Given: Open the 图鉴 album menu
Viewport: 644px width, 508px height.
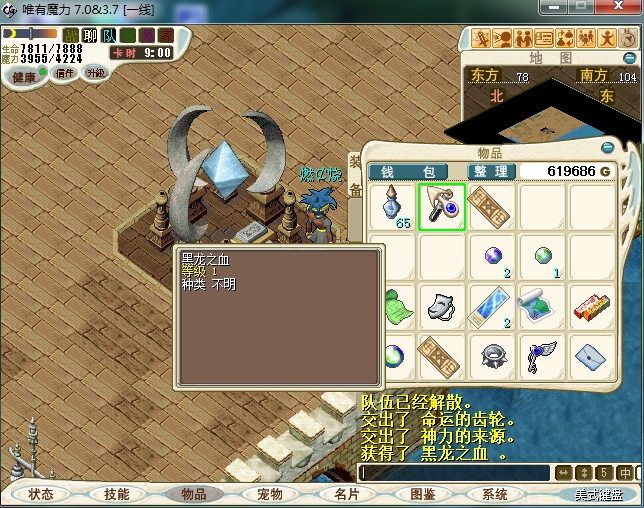Looking at the screenshot, I should (422, 494).
